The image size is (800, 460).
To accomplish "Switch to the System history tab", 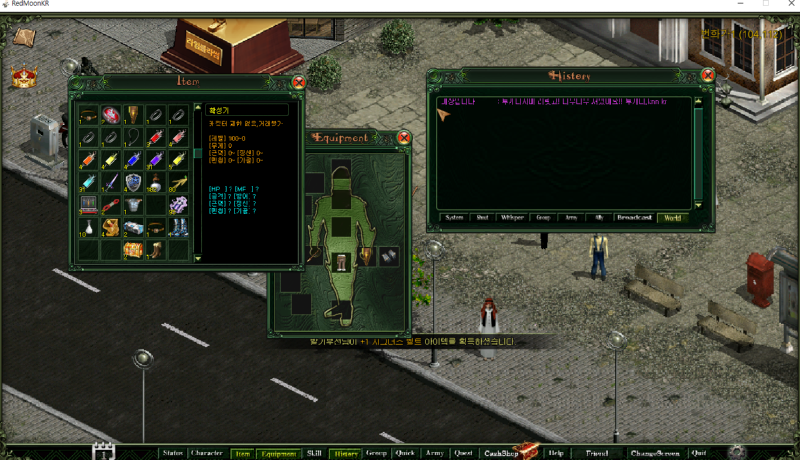I will coord(454,217).
